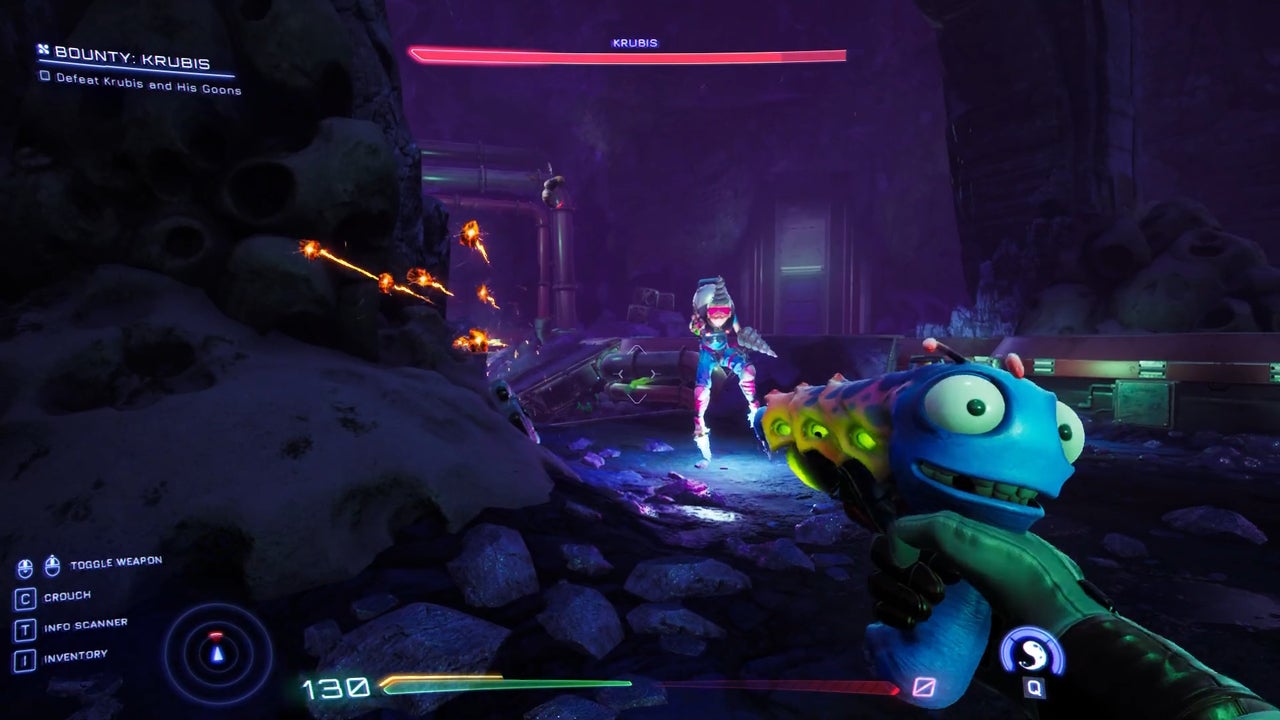This screenshot has height=720, width=1280.
Task: Click the slashed square icon beside red bar
Action: click(923, 687)
